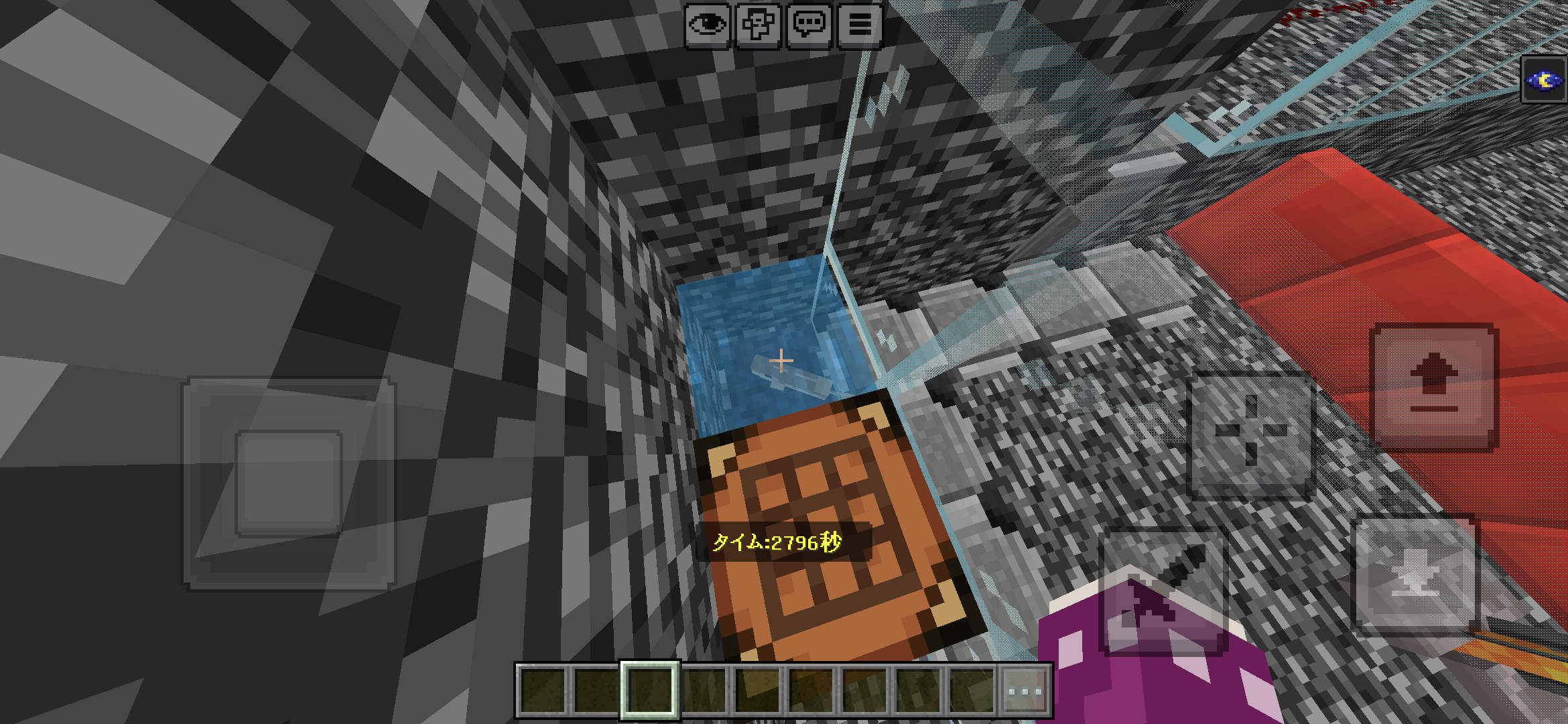Tap the movement joystick center pad
1568x724 pixels.
coord(289,483)
